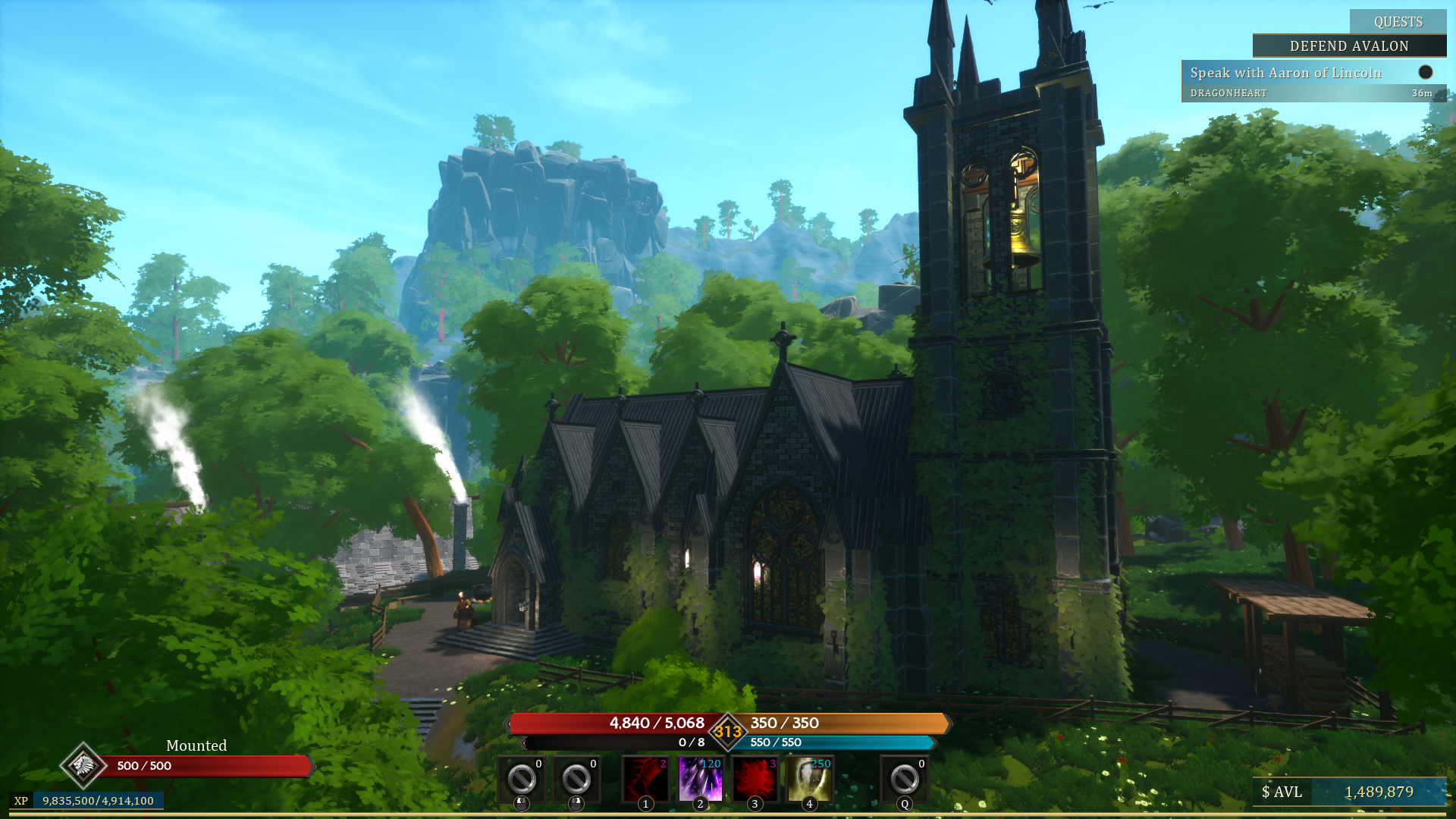This screenshot has width=1456, height=819.
Task: Trigger the red blood-splatter ability in slot 3
Action: [755, 777]
